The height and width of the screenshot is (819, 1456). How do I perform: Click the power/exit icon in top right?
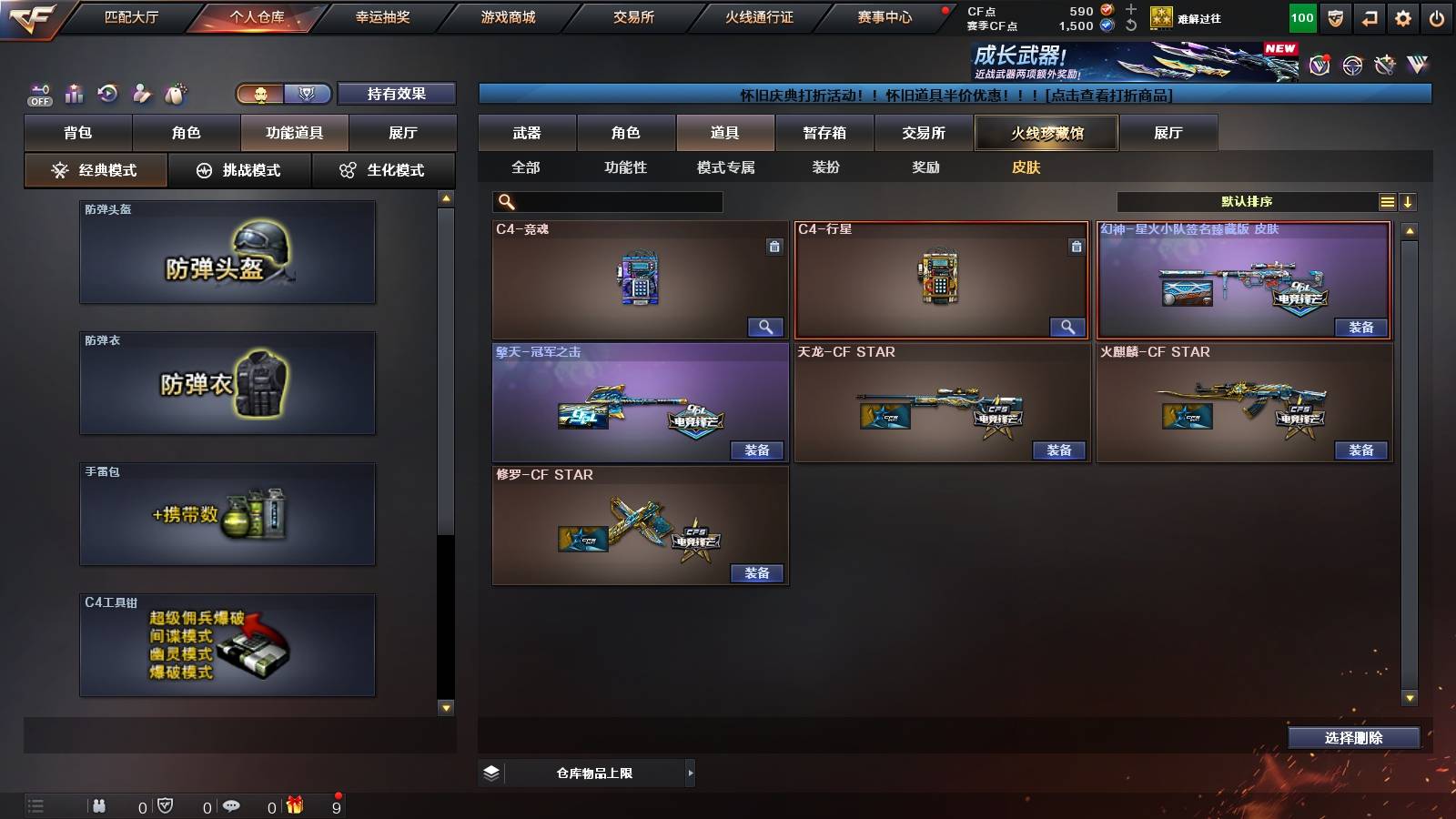pyautogui.click(x=1436, y=16)
